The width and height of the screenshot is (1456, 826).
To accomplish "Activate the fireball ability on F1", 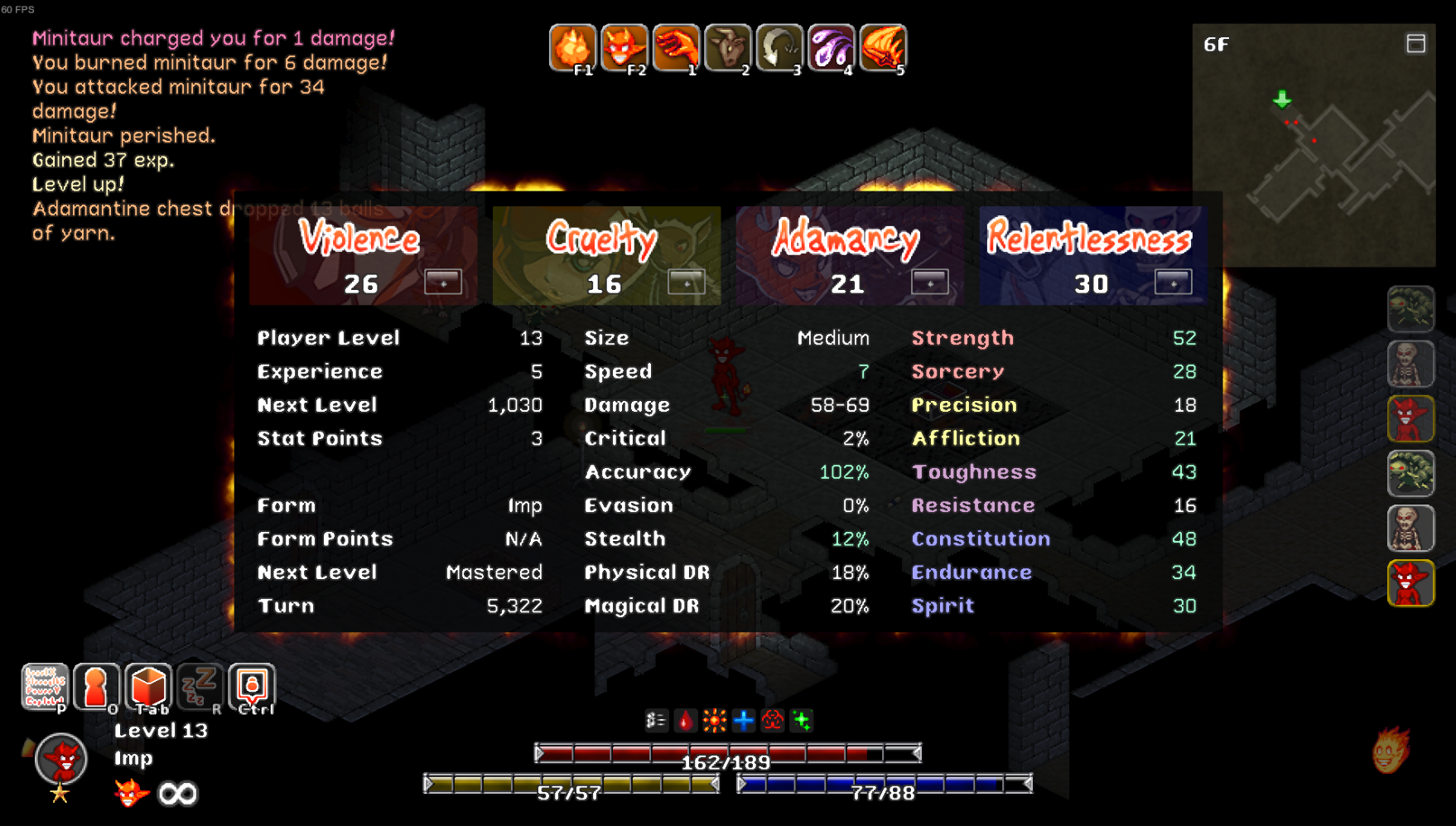I will coord(572,48).
